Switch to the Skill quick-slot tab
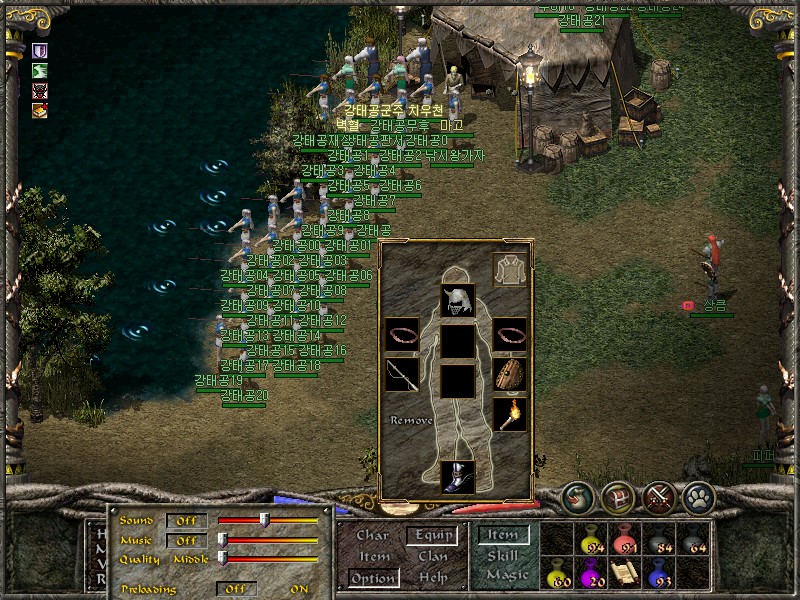 pyautogui.click(x=502, y=556)
